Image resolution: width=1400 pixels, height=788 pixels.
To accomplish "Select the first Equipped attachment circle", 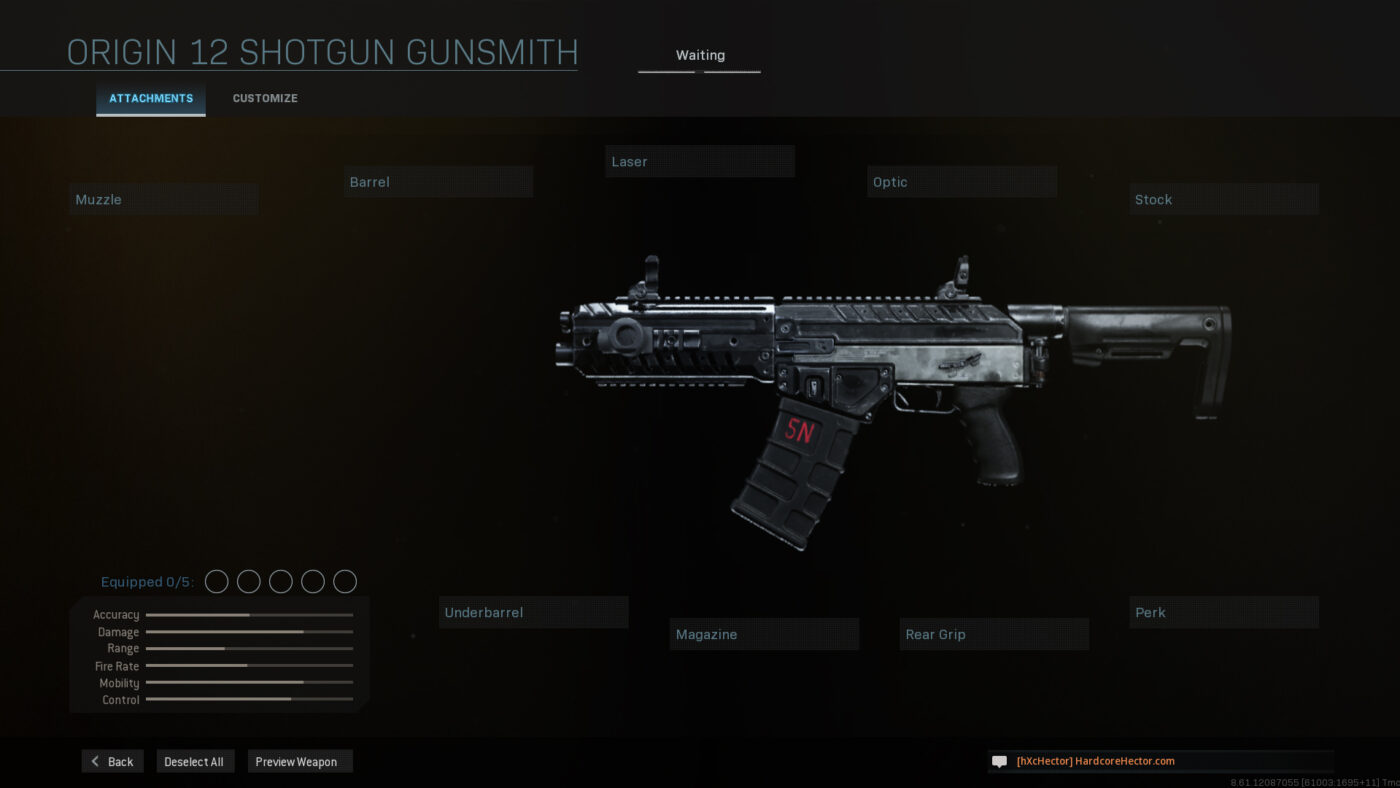I will click(216, 581).
